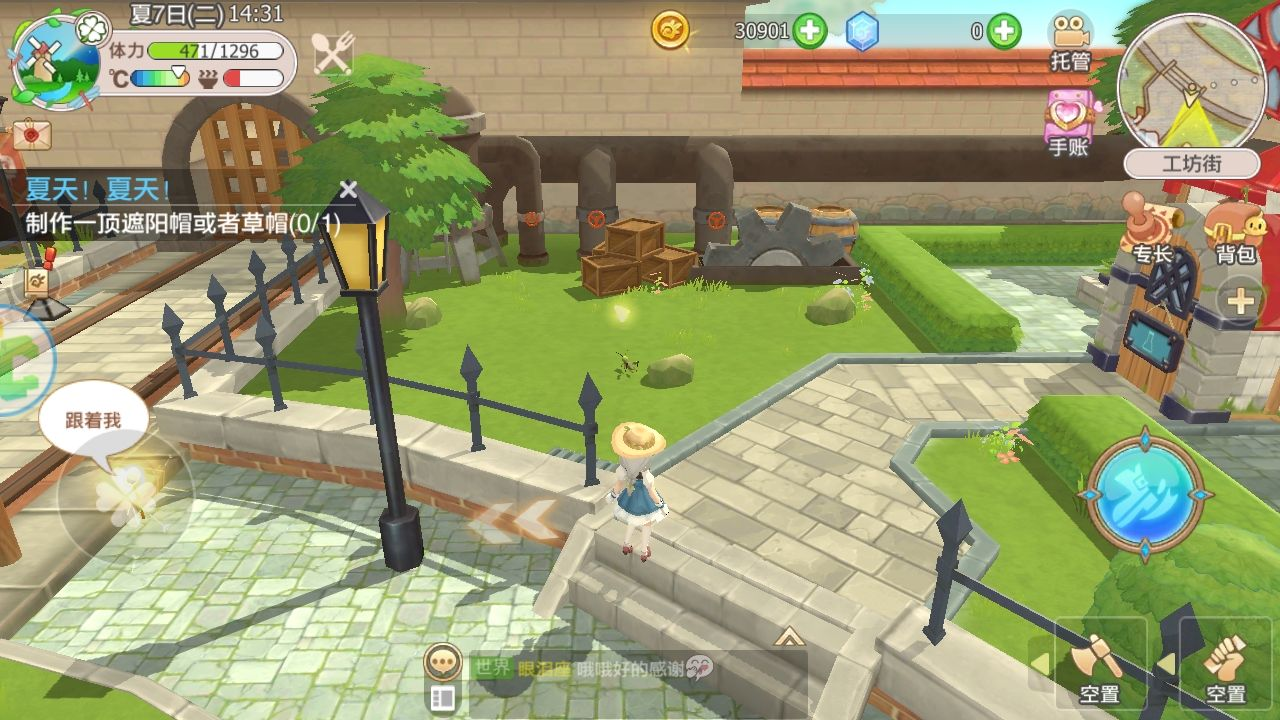Select the 工坊街 location label
The height and width of the screenshot is (720, 1280).
[1191, 164]
